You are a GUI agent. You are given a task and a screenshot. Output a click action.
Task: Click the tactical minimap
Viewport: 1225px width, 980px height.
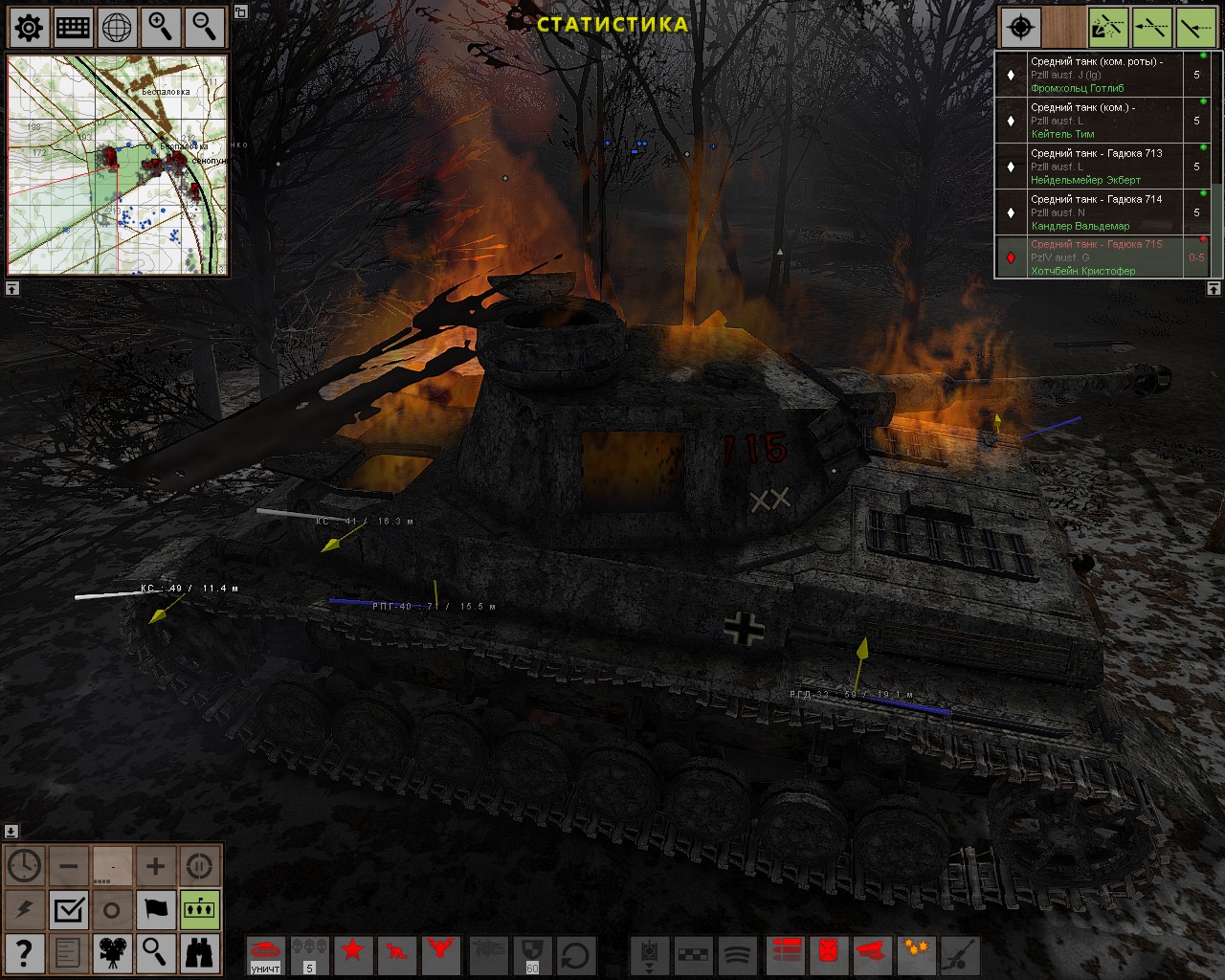118,165
